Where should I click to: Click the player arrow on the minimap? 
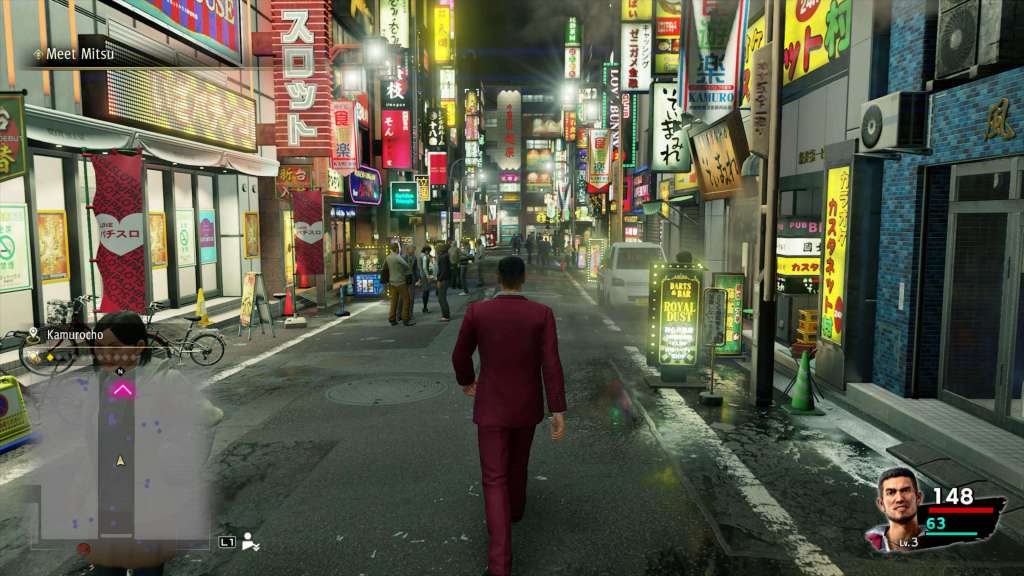[x=121, y=461]
